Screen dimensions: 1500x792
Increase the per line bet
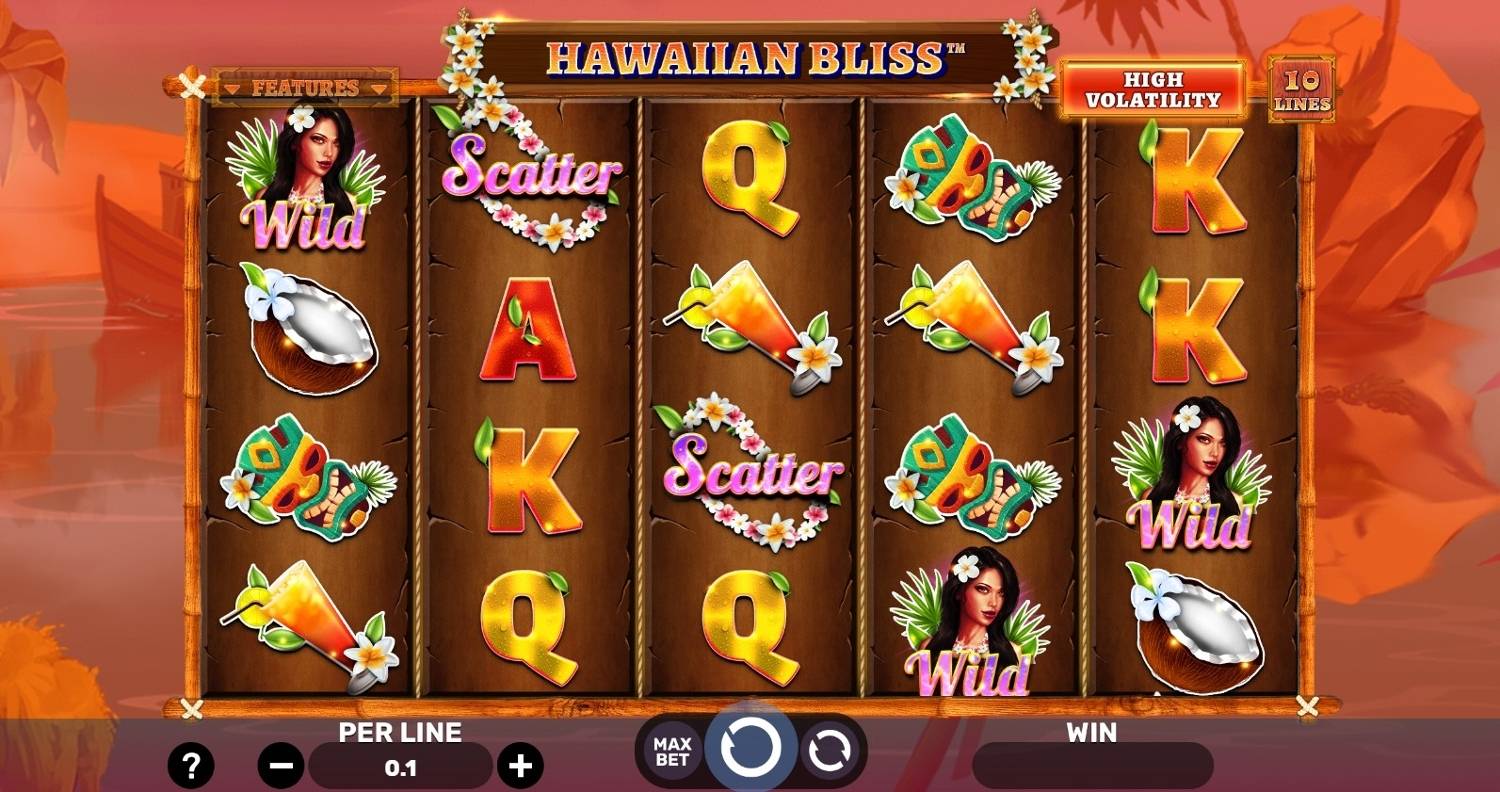tap(520, 767)
